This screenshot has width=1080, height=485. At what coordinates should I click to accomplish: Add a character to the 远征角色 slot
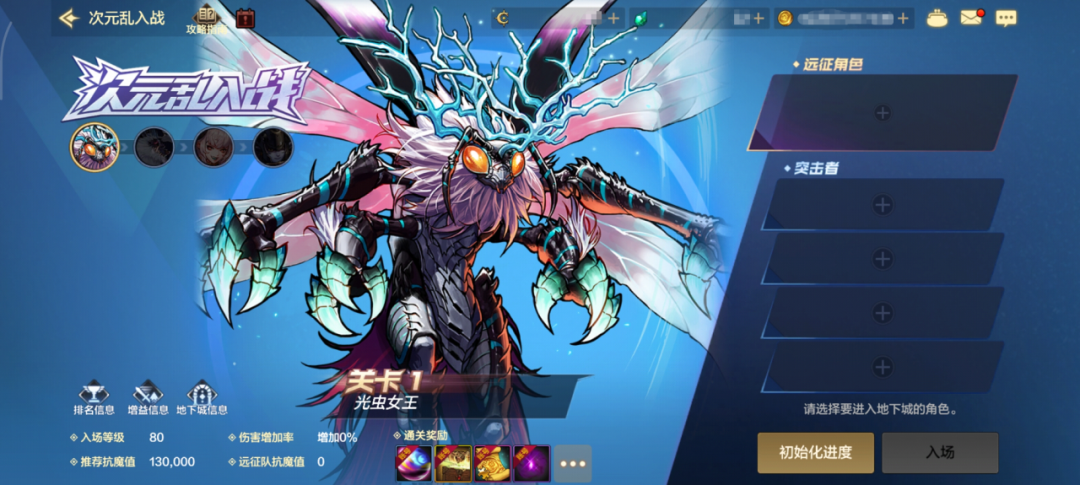pos(882,113)
